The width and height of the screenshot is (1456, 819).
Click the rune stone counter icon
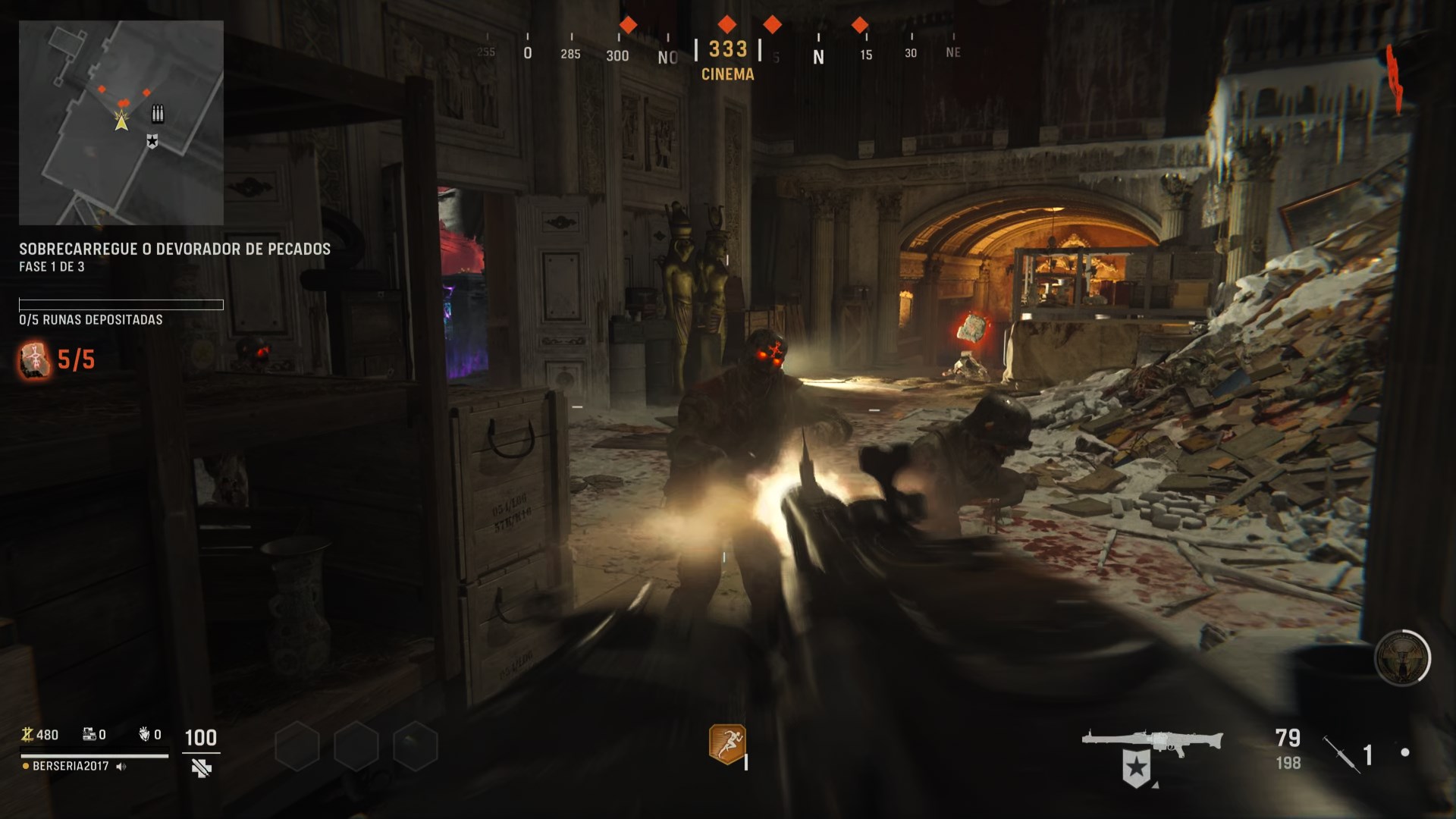click(34, 359)
